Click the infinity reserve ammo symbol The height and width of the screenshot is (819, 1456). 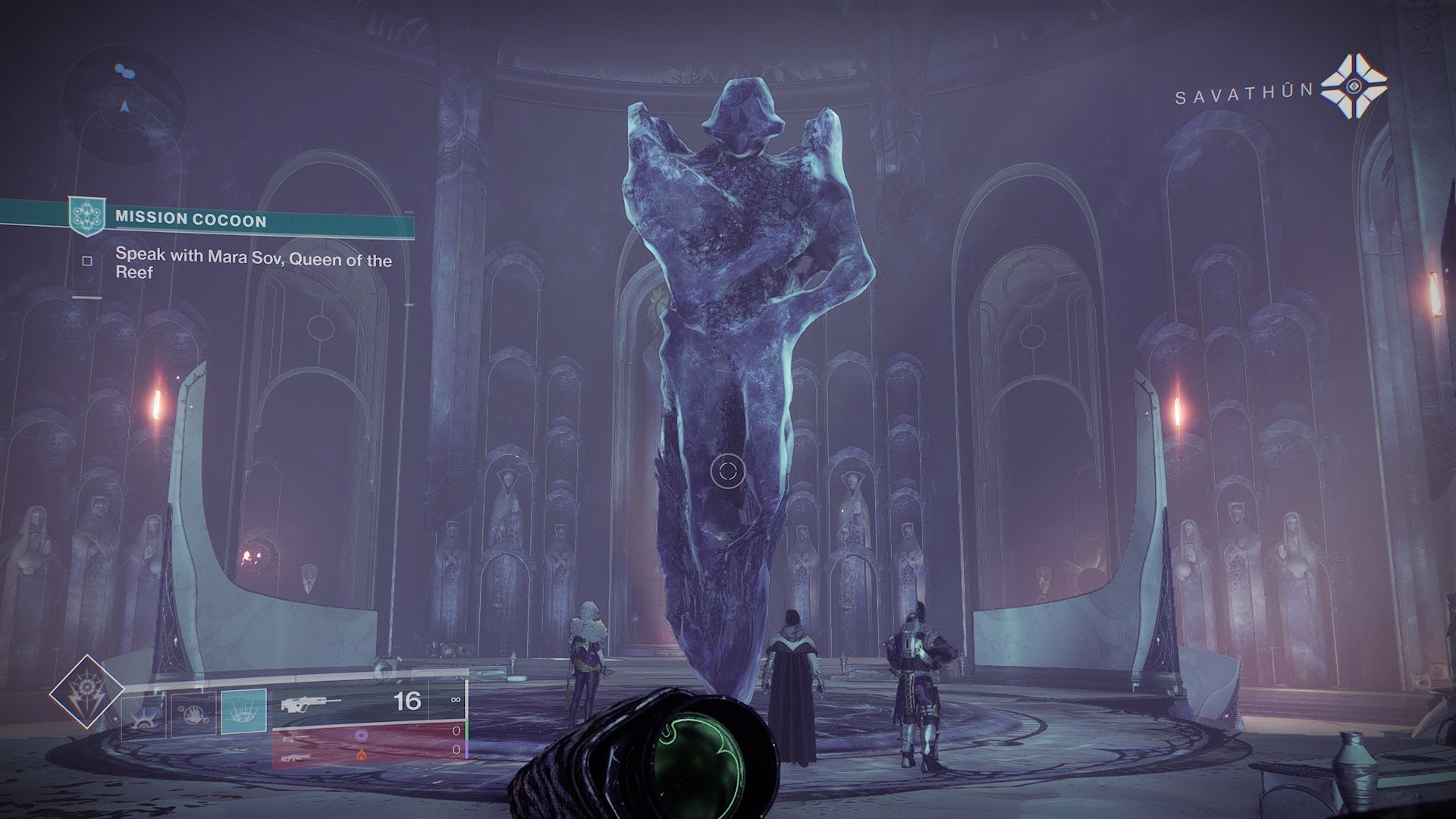[x=457, y=699]
